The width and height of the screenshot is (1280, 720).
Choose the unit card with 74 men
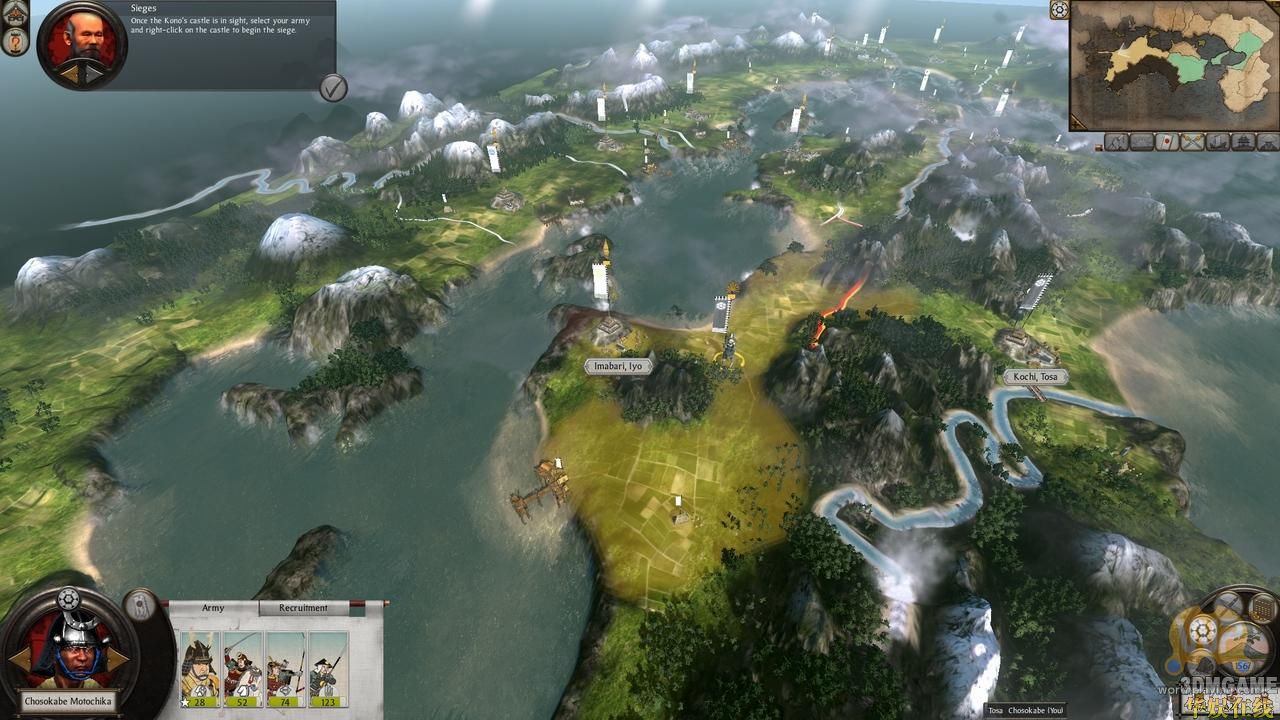point(286,668)
